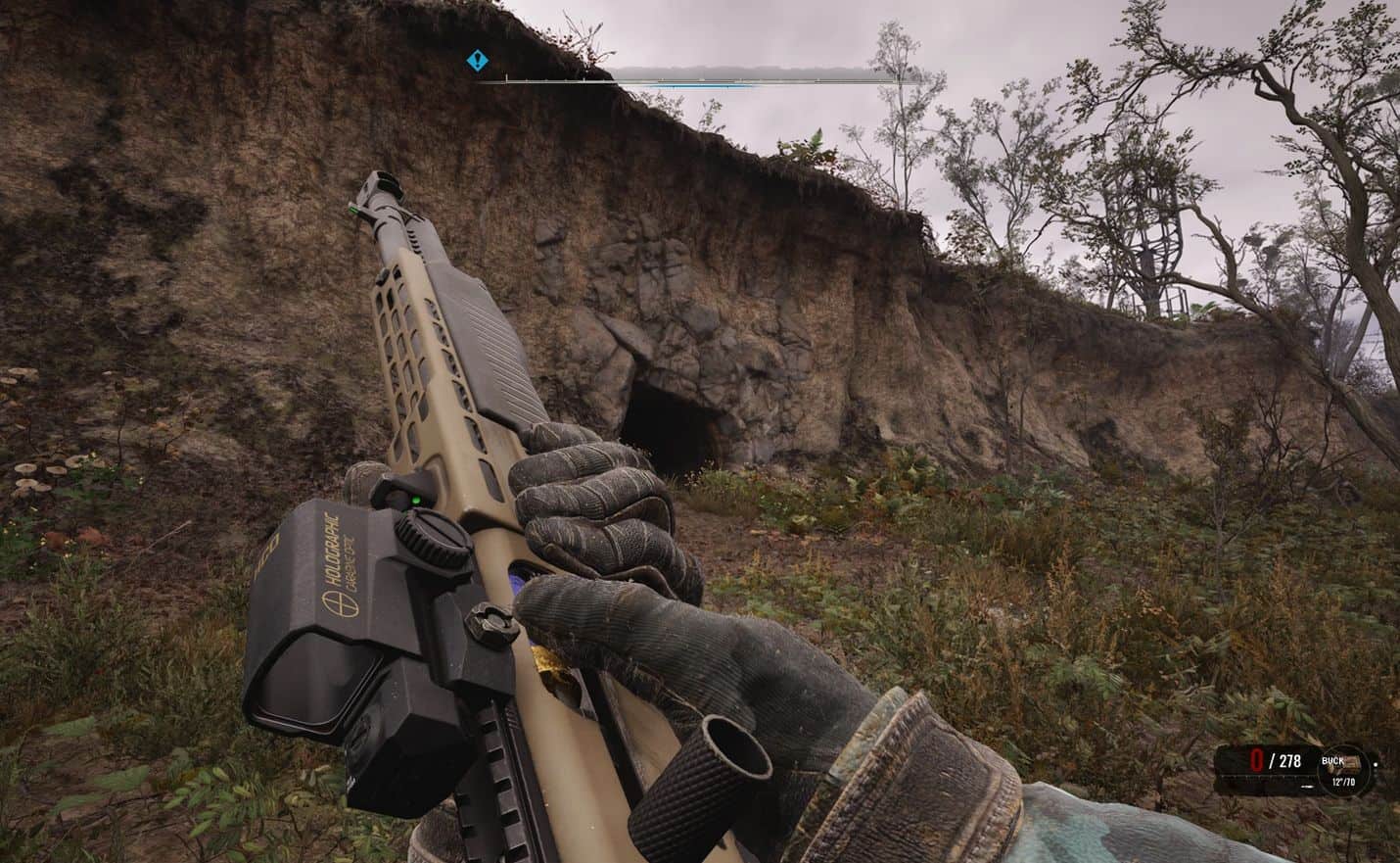1400x863 pixels.
Task: Click the 12"/70 caliber label
Action: click(x=1343, y=782)
